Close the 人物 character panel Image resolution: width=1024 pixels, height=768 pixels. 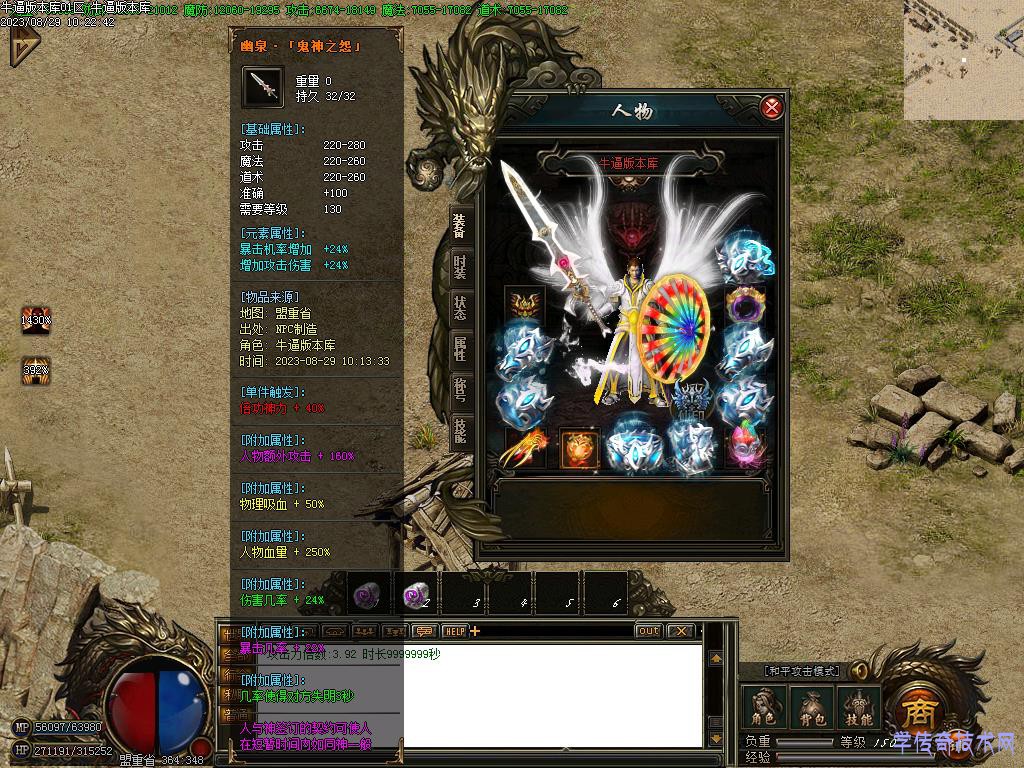[771, 108]
